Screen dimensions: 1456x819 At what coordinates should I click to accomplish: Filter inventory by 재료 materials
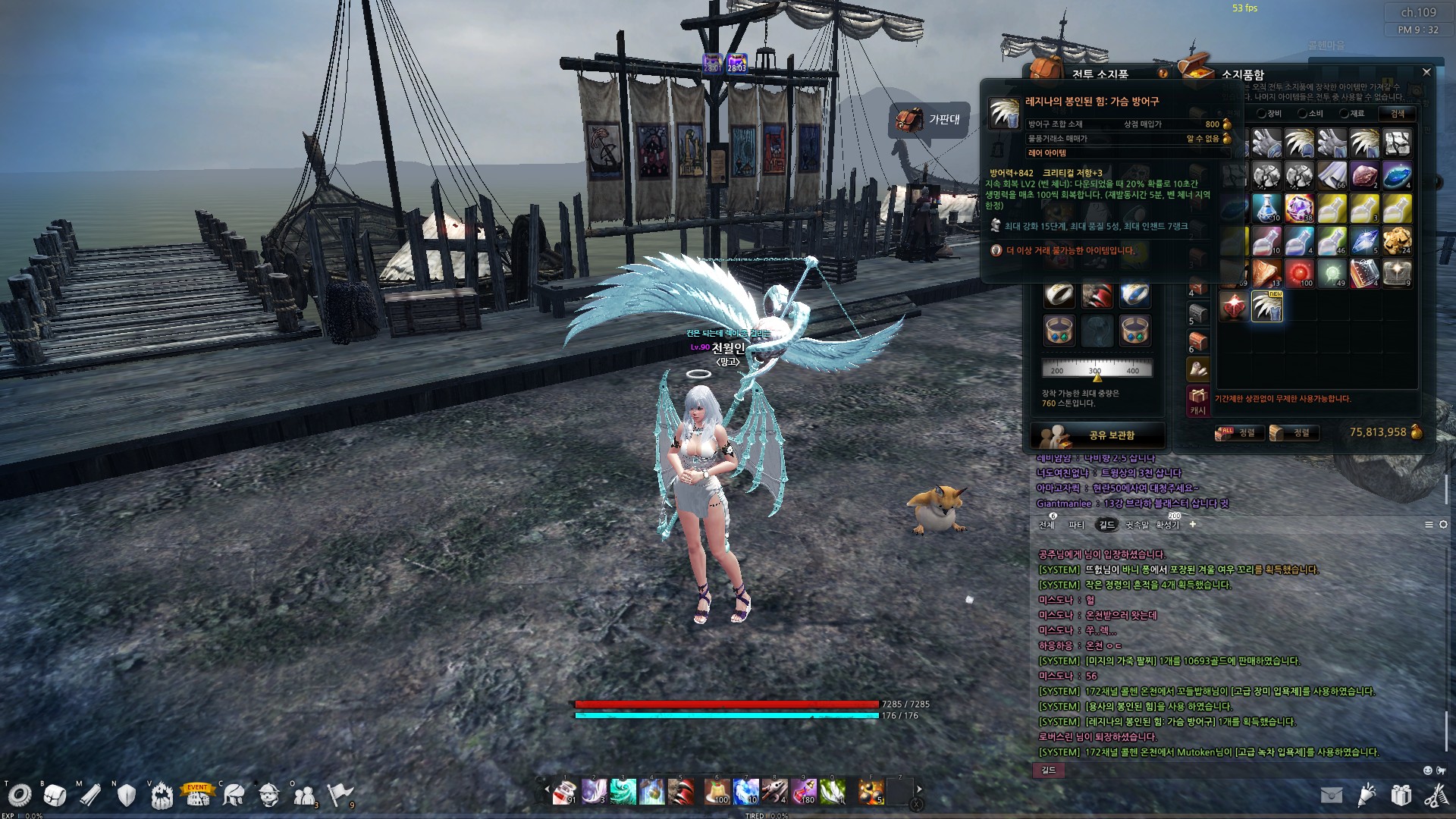[1351, 114]
